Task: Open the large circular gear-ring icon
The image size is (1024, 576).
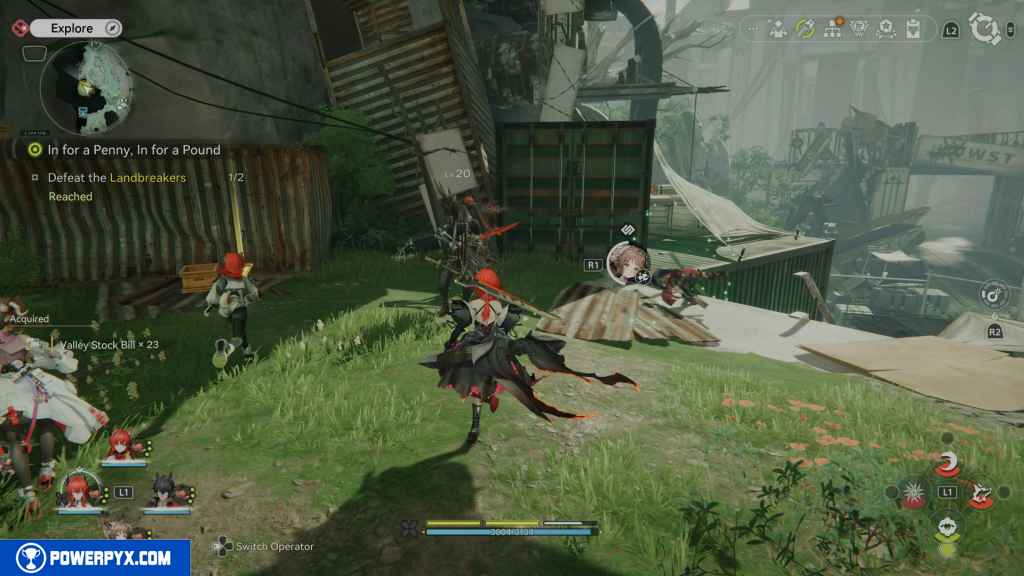Action: tap(986, 29)
